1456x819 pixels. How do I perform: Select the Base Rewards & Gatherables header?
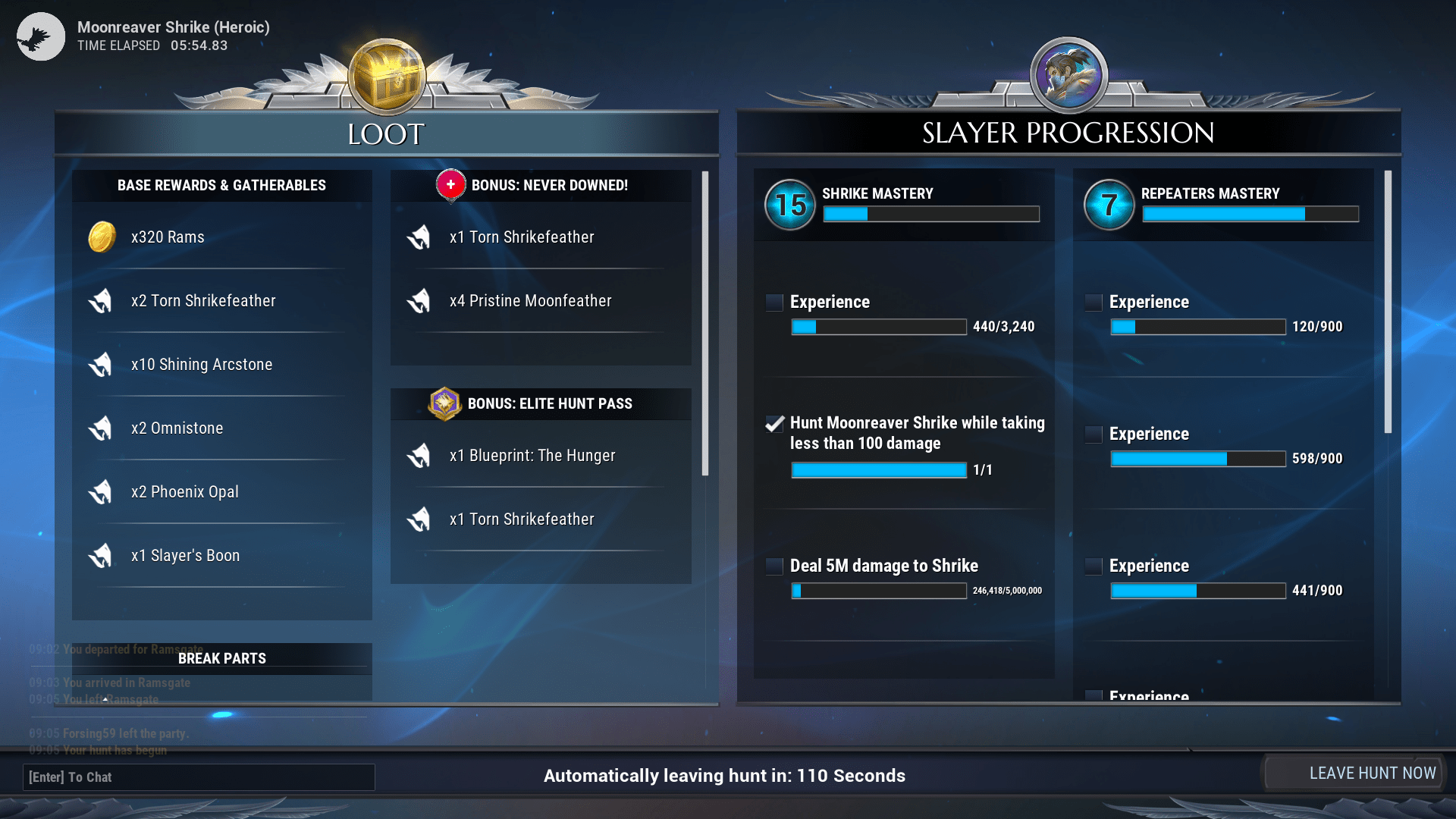221,185
